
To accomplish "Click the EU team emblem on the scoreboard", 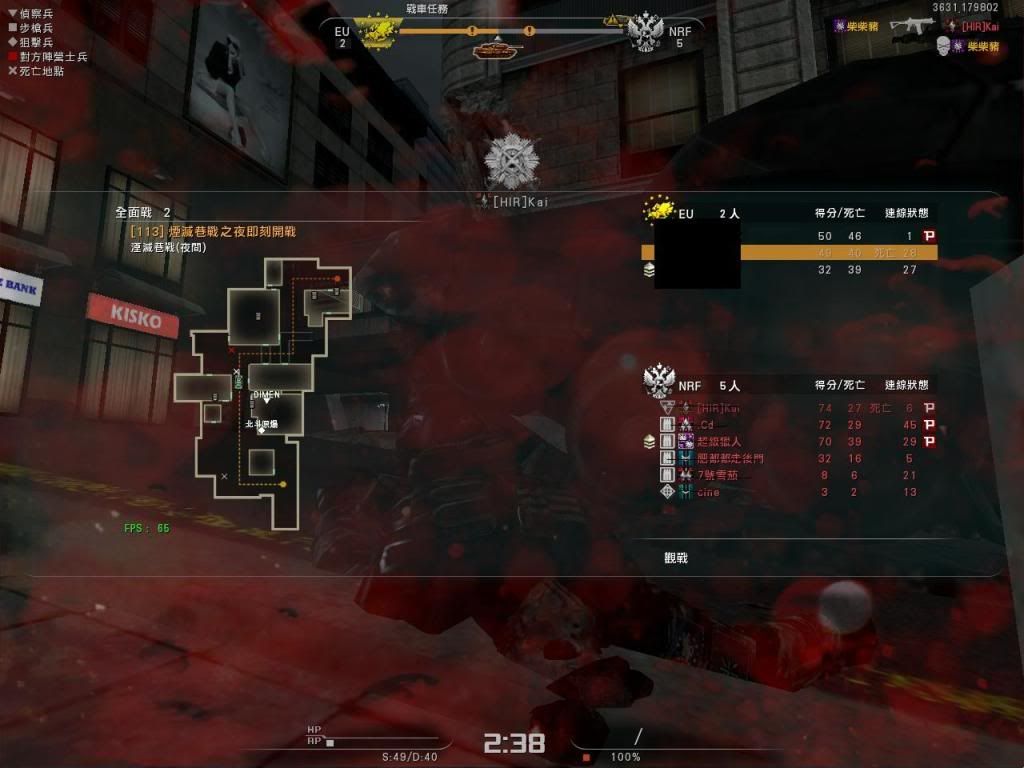I will (x=659, y=211).
